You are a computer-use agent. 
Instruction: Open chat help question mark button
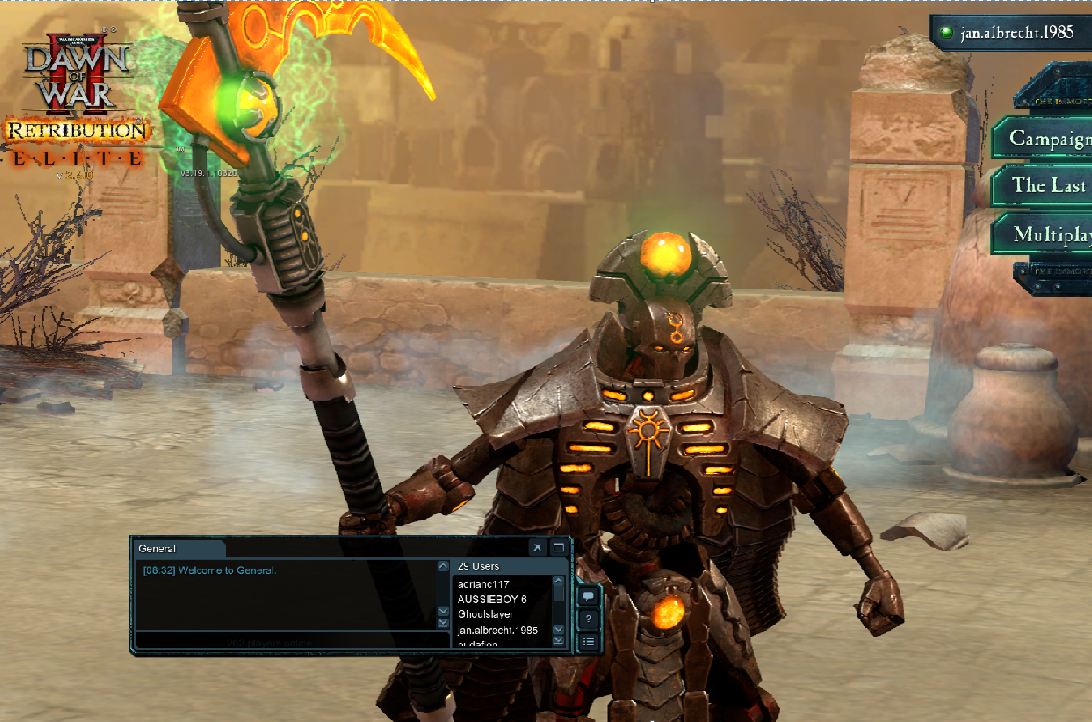589,619
